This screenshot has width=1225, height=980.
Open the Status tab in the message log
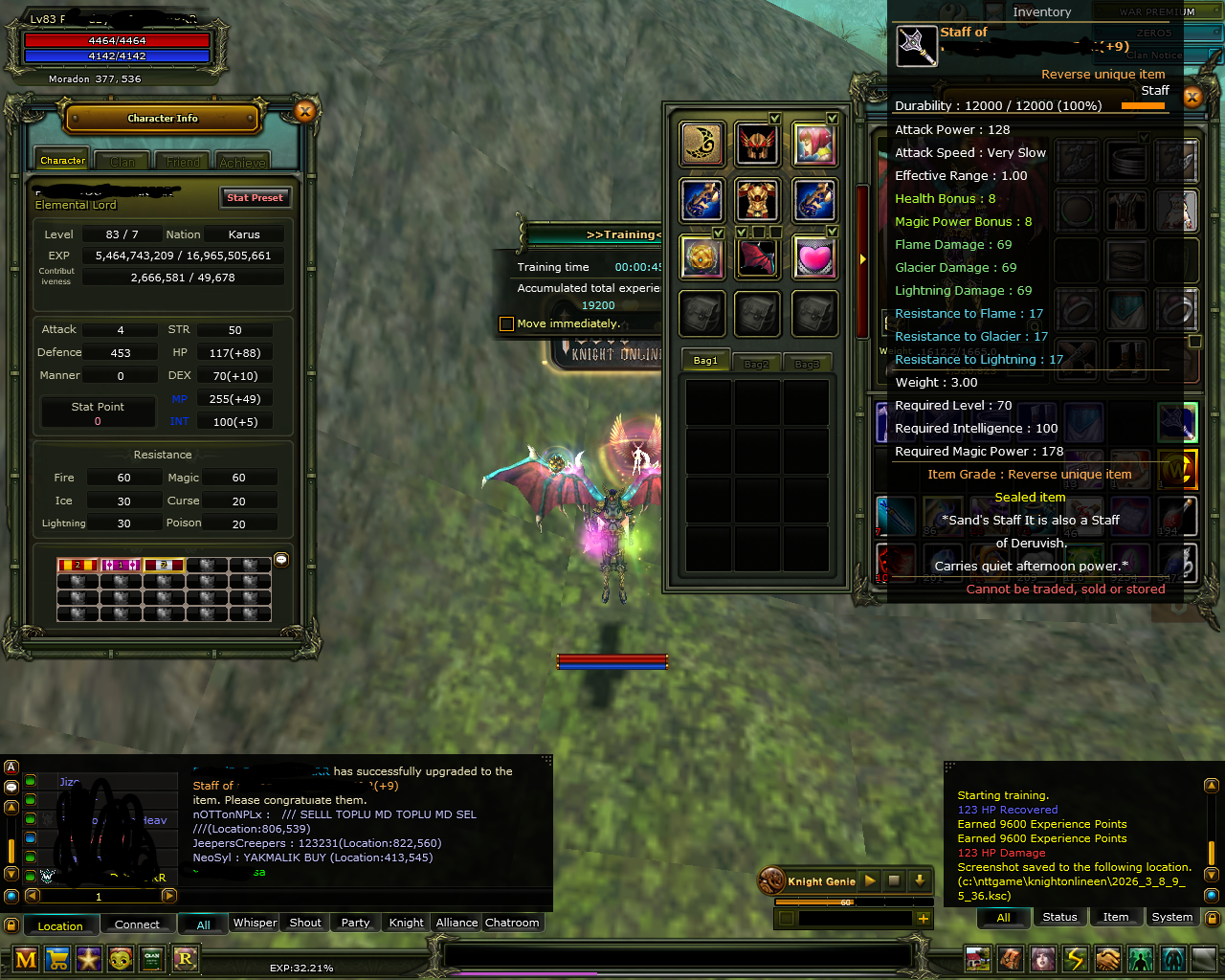[1059, 916]
